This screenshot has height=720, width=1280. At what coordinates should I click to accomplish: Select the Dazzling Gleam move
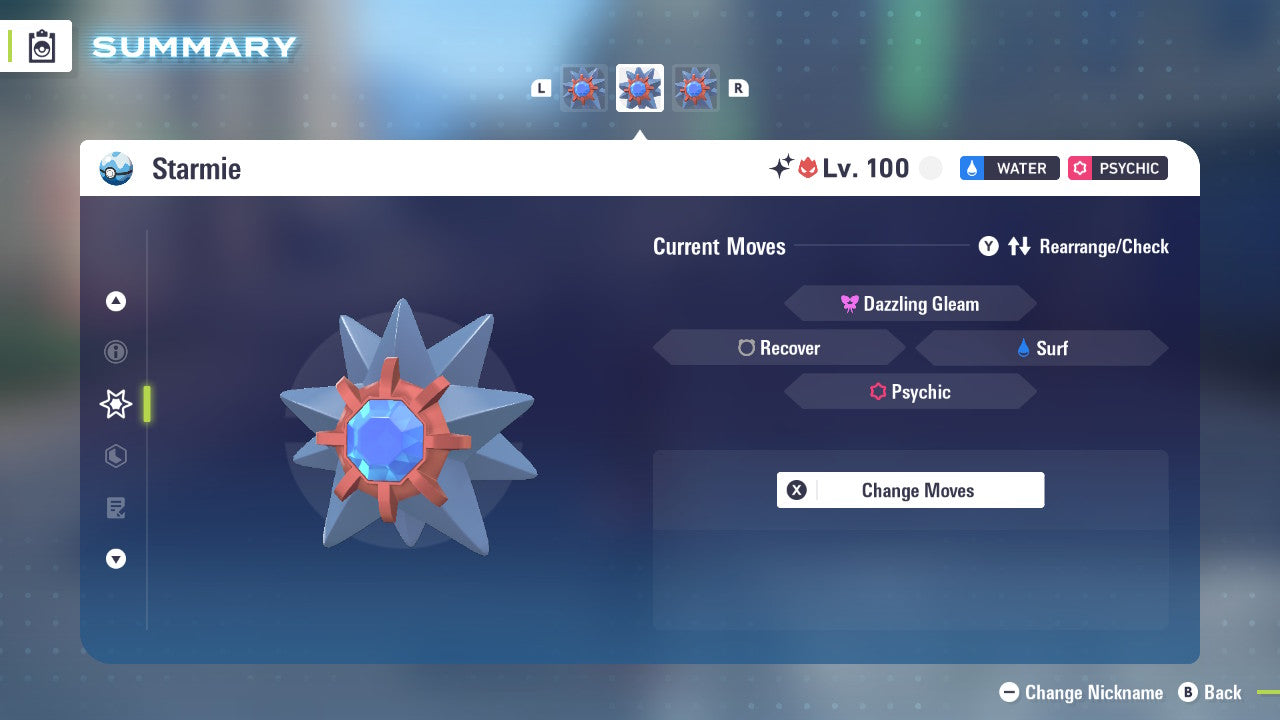pos(910,303)
